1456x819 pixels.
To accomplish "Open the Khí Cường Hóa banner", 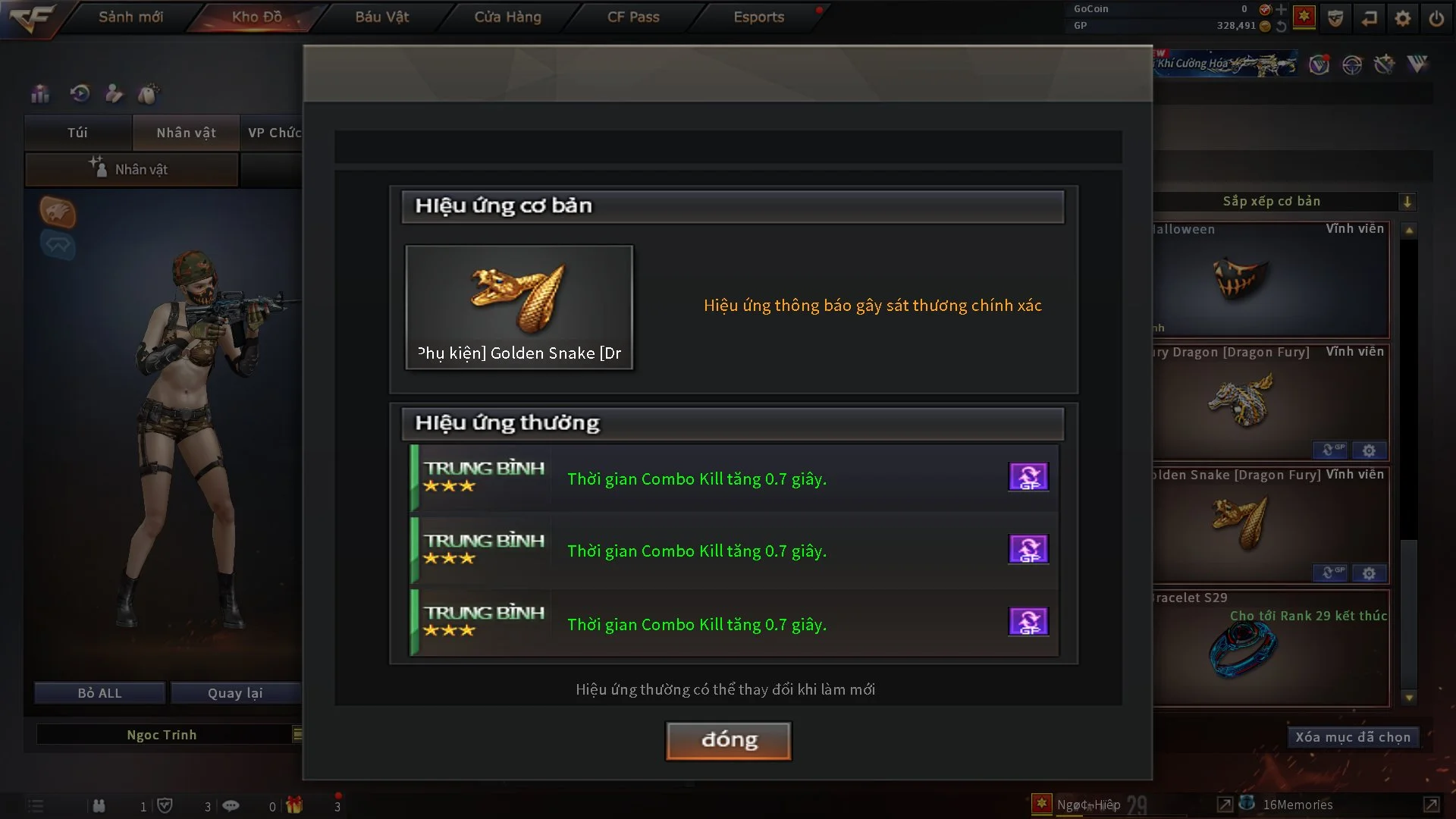I will pos(1225,64).
